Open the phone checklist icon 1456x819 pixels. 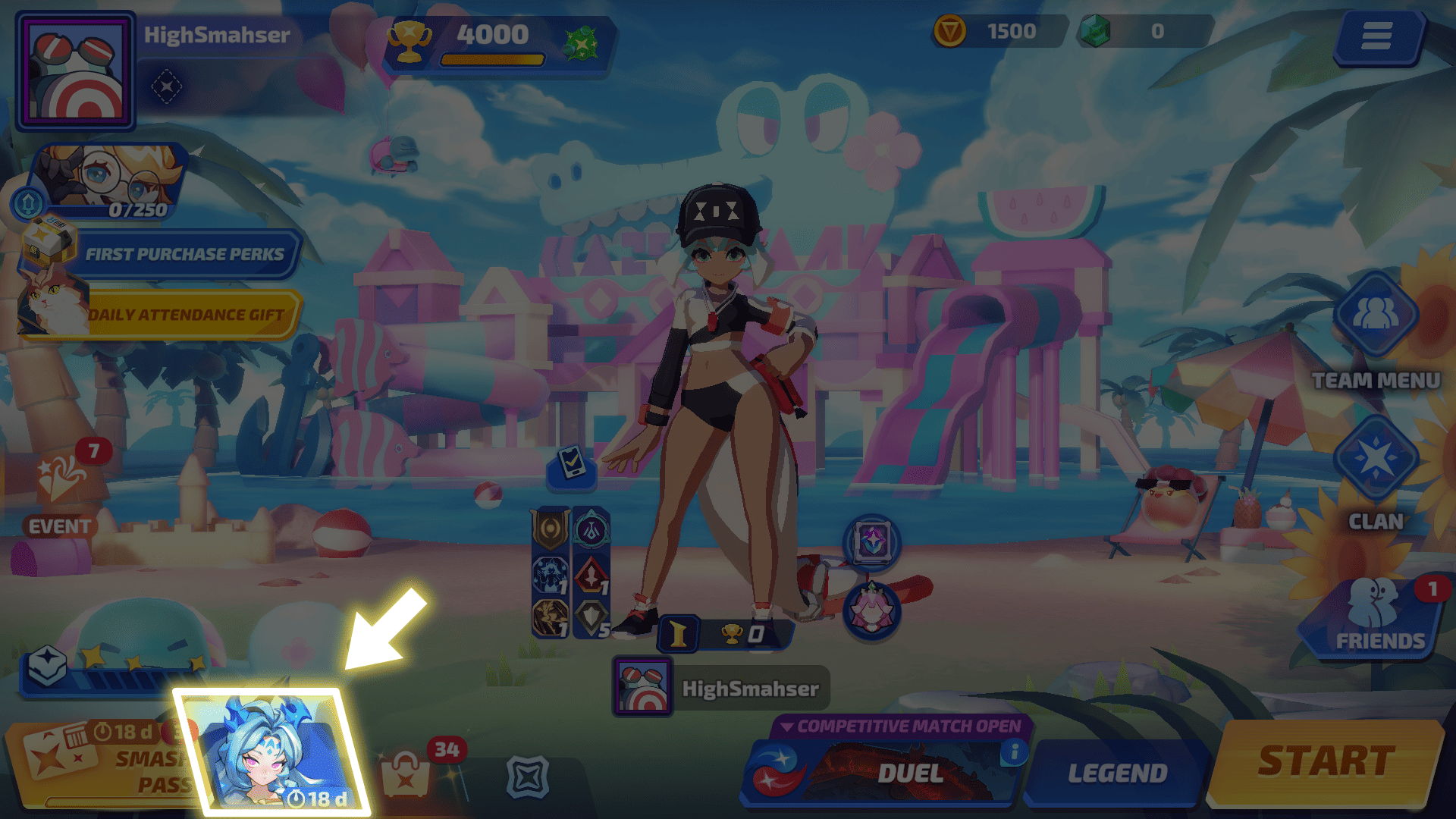(572, 463)
